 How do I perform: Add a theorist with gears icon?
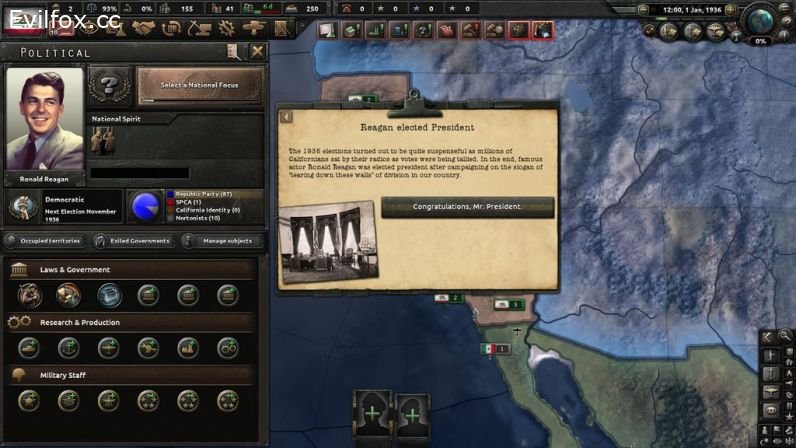[x=228, y=348]
